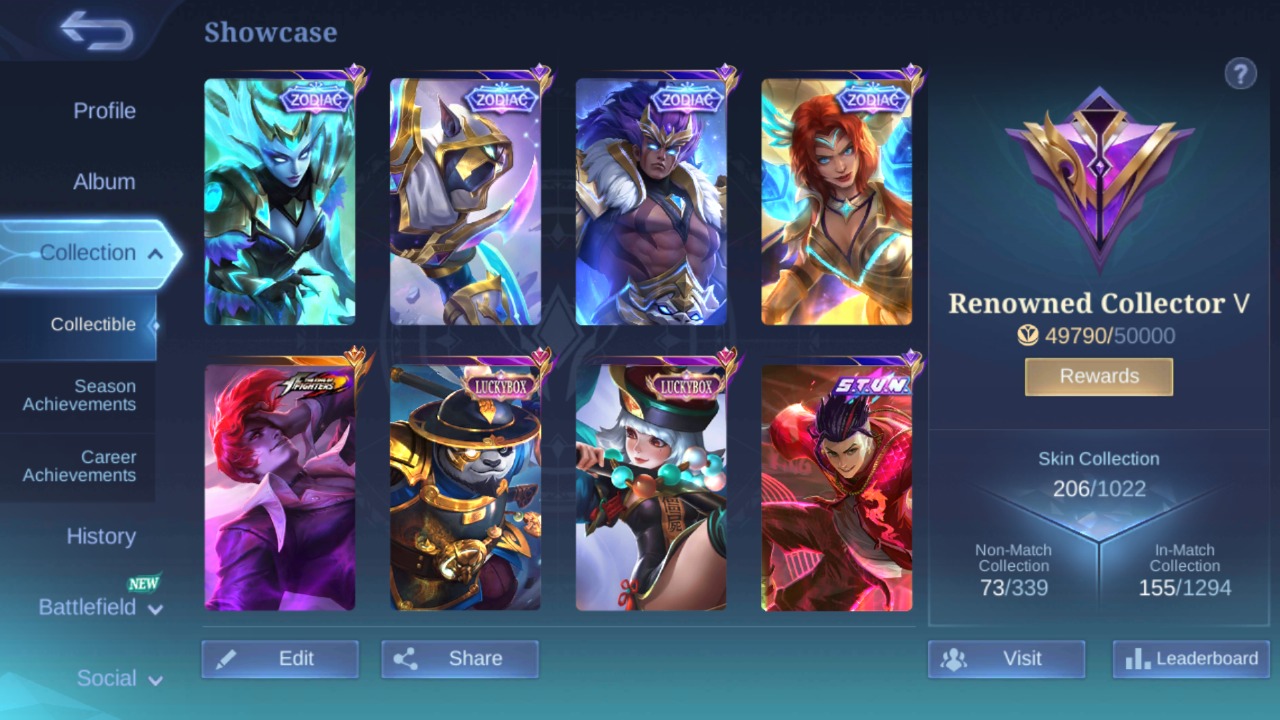Viewport: 1280px width, 720px height.
Task: Click the ZODIAC badge on the first skin
Action: coord(317,99)
